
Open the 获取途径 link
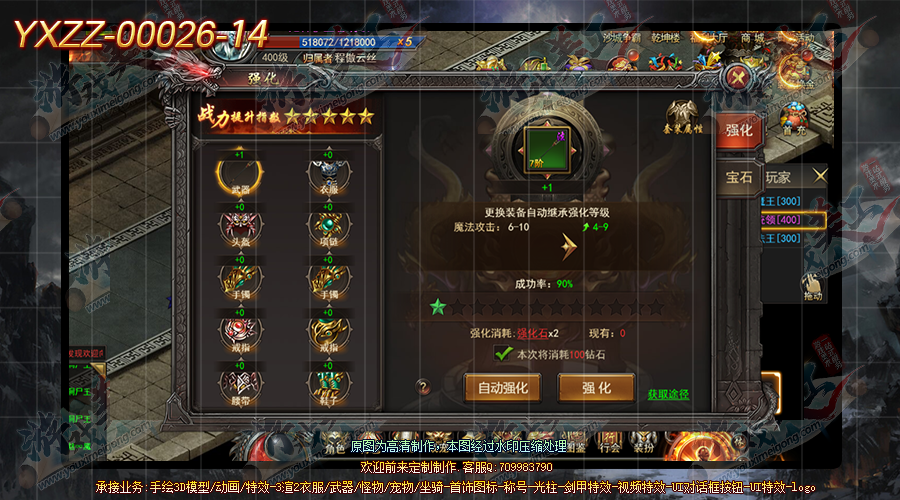point(668,395)
